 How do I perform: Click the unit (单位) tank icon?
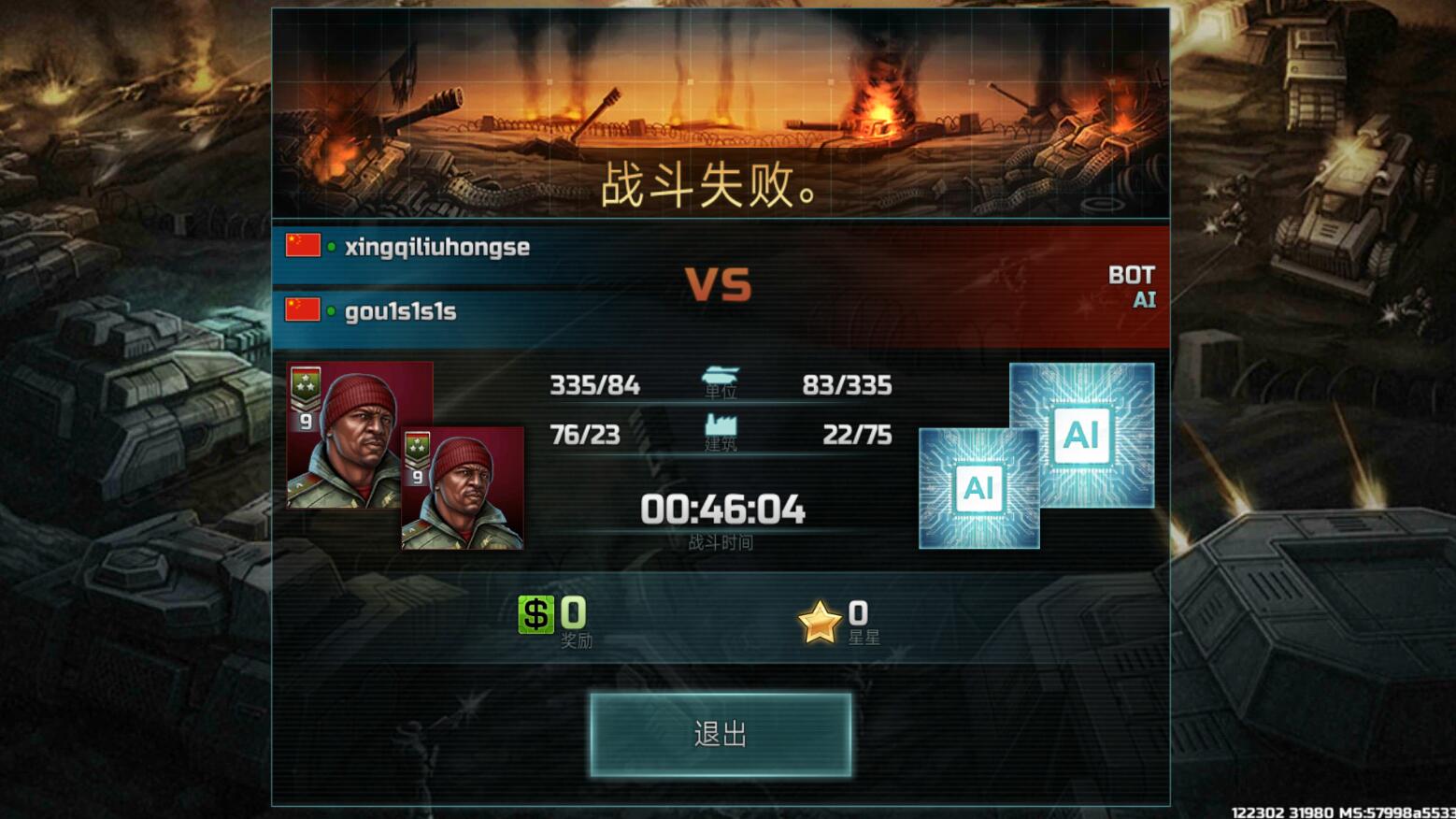click(720, 375)
